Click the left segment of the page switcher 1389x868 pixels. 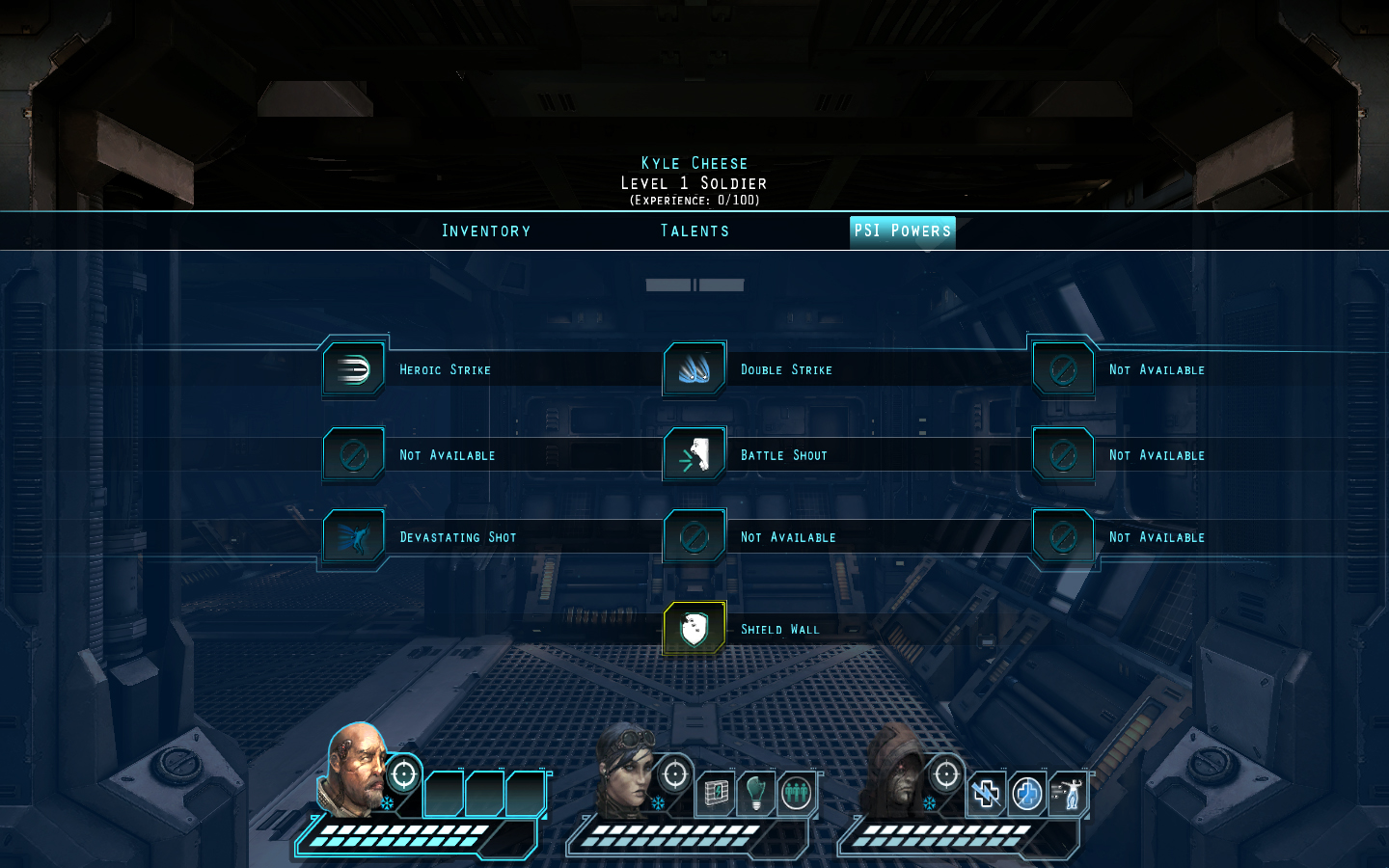(668, 284)
